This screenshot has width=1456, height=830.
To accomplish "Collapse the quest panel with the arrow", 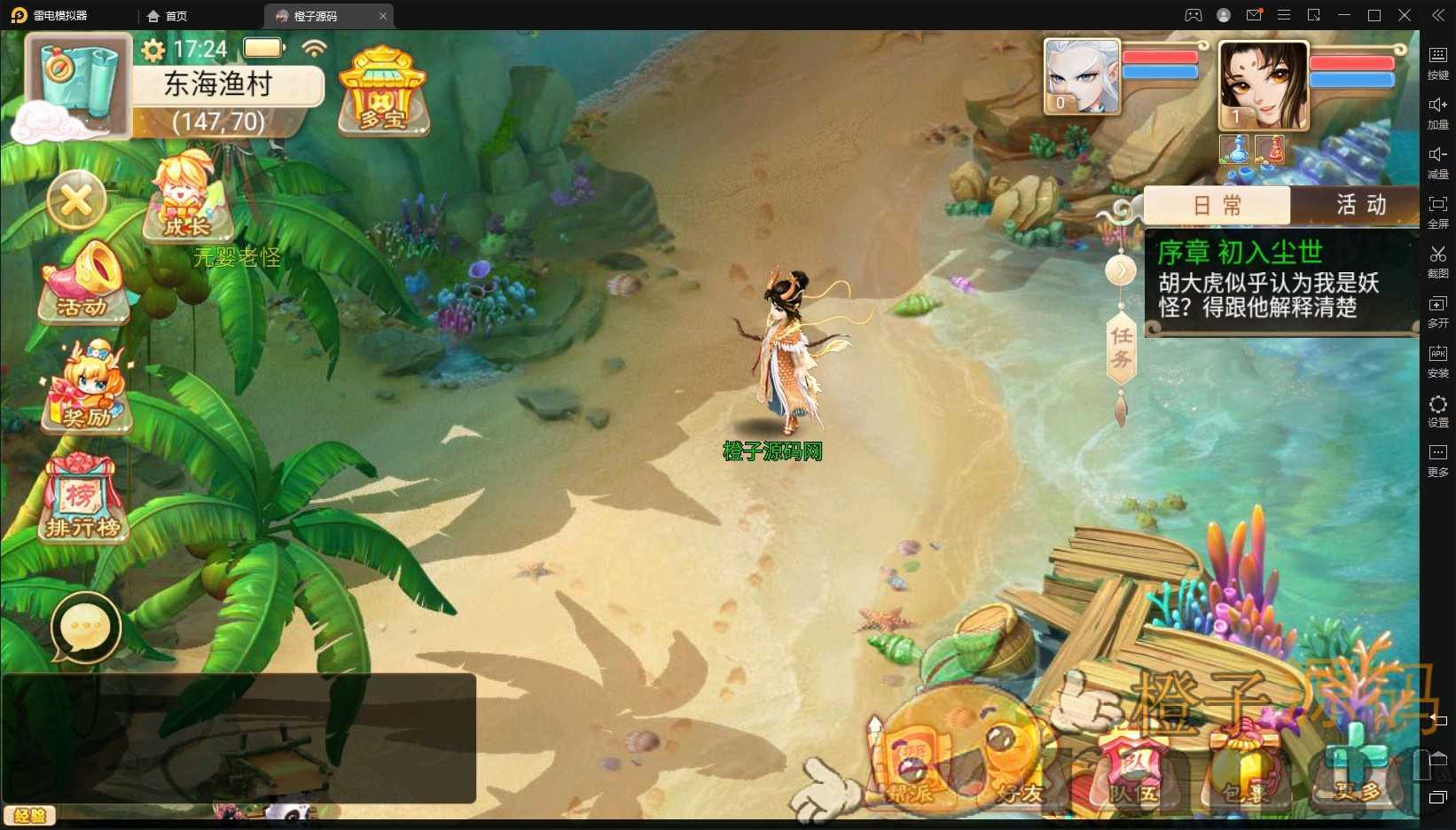I will [x=1121, y=270].
